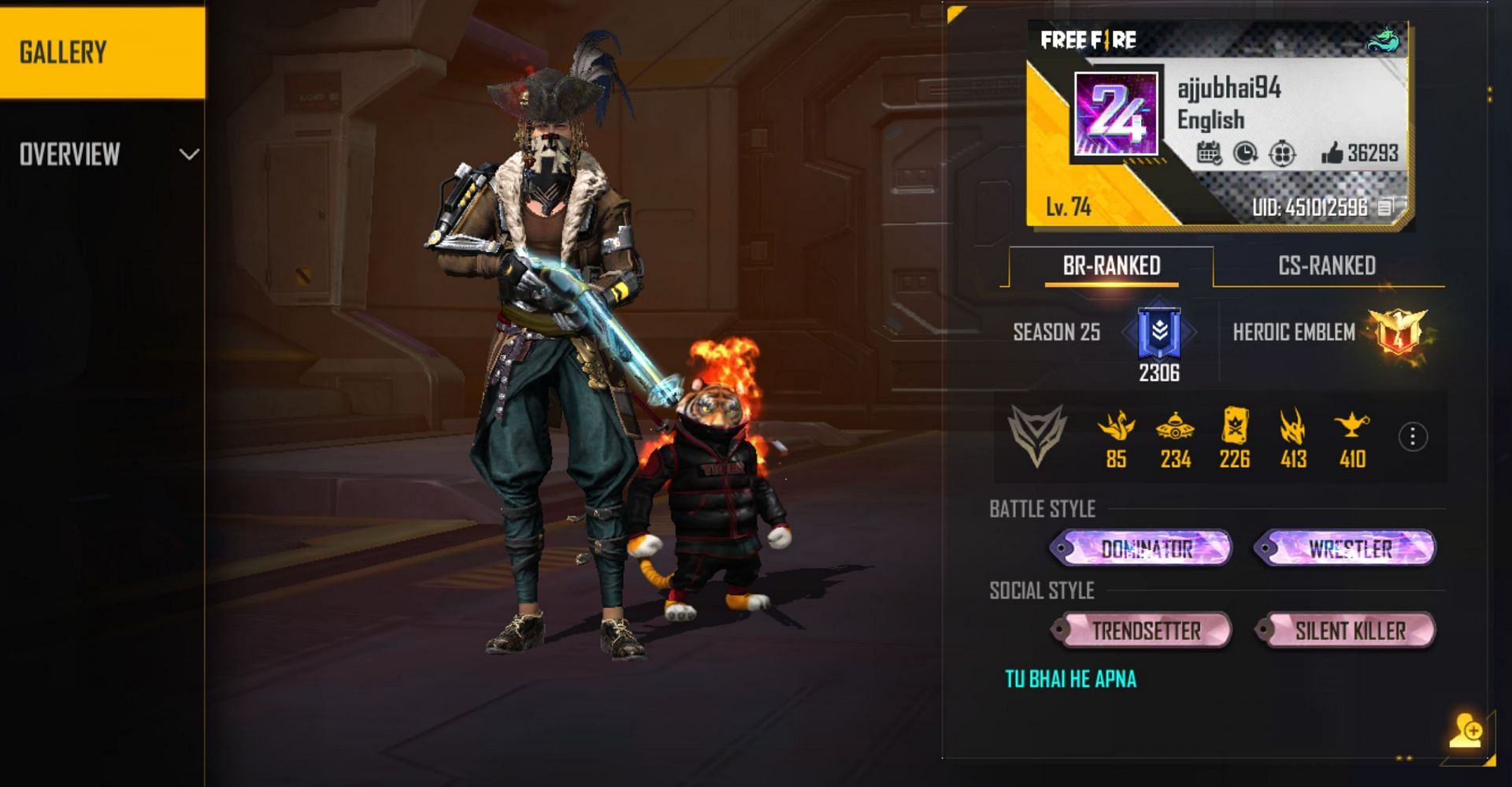Click the player avatar with number 24
1512x787 pixels.
(1116, 114)
